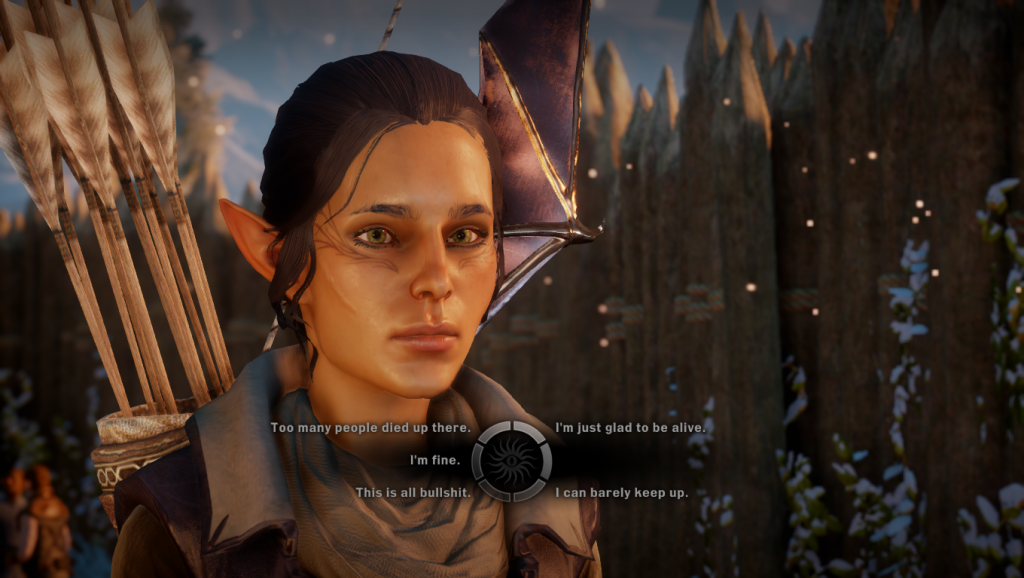Select the "I'm fine." reply
This screenshot has width=1024, height=578.
click(435, 461)
